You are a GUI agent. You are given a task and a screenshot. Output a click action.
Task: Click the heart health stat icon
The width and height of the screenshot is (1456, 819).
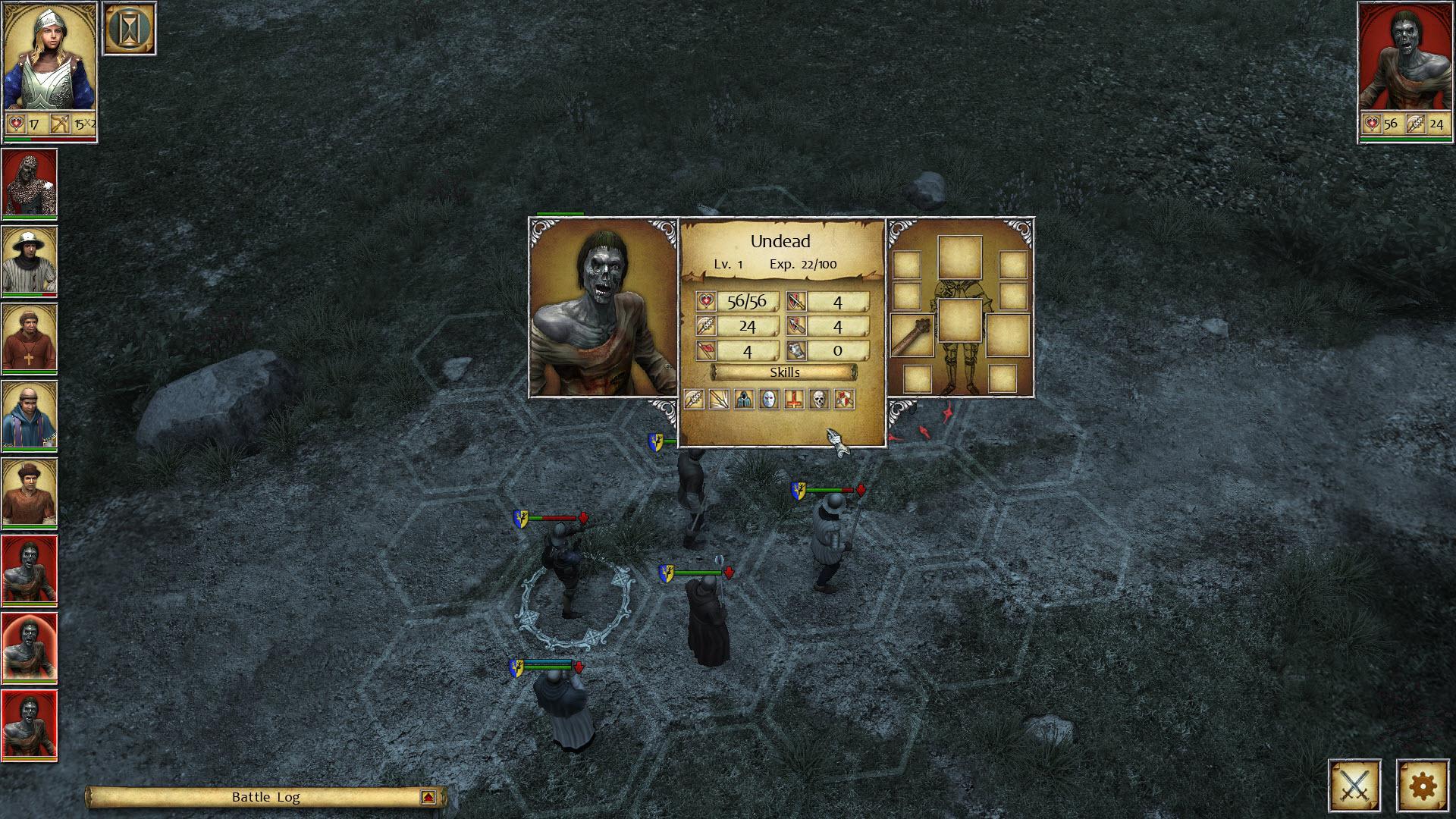(x=704, y=300)
